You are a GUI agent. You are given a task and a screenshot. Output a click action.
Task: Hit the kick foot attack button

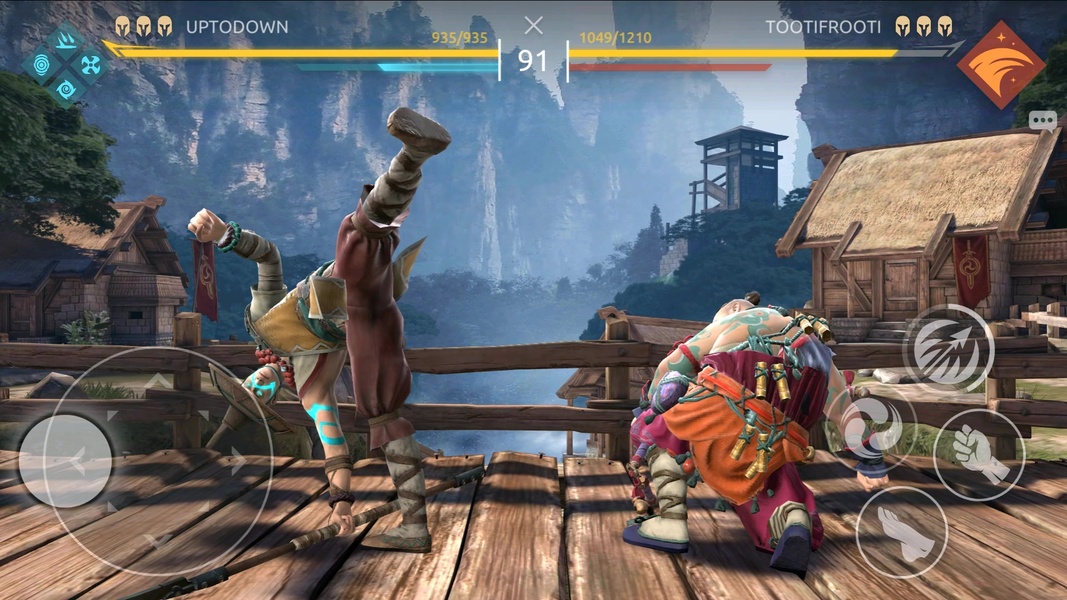[x=901, y=531]
